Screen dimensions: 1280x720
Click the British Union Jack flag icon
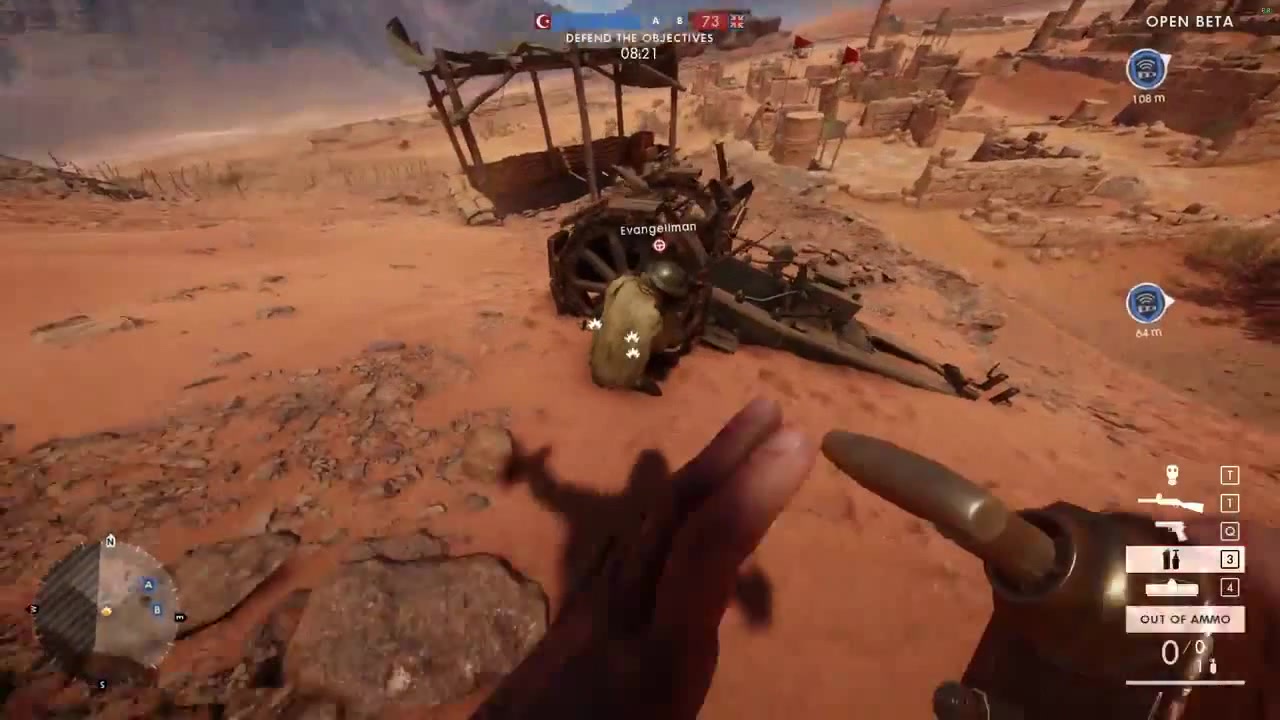[736, 20]
